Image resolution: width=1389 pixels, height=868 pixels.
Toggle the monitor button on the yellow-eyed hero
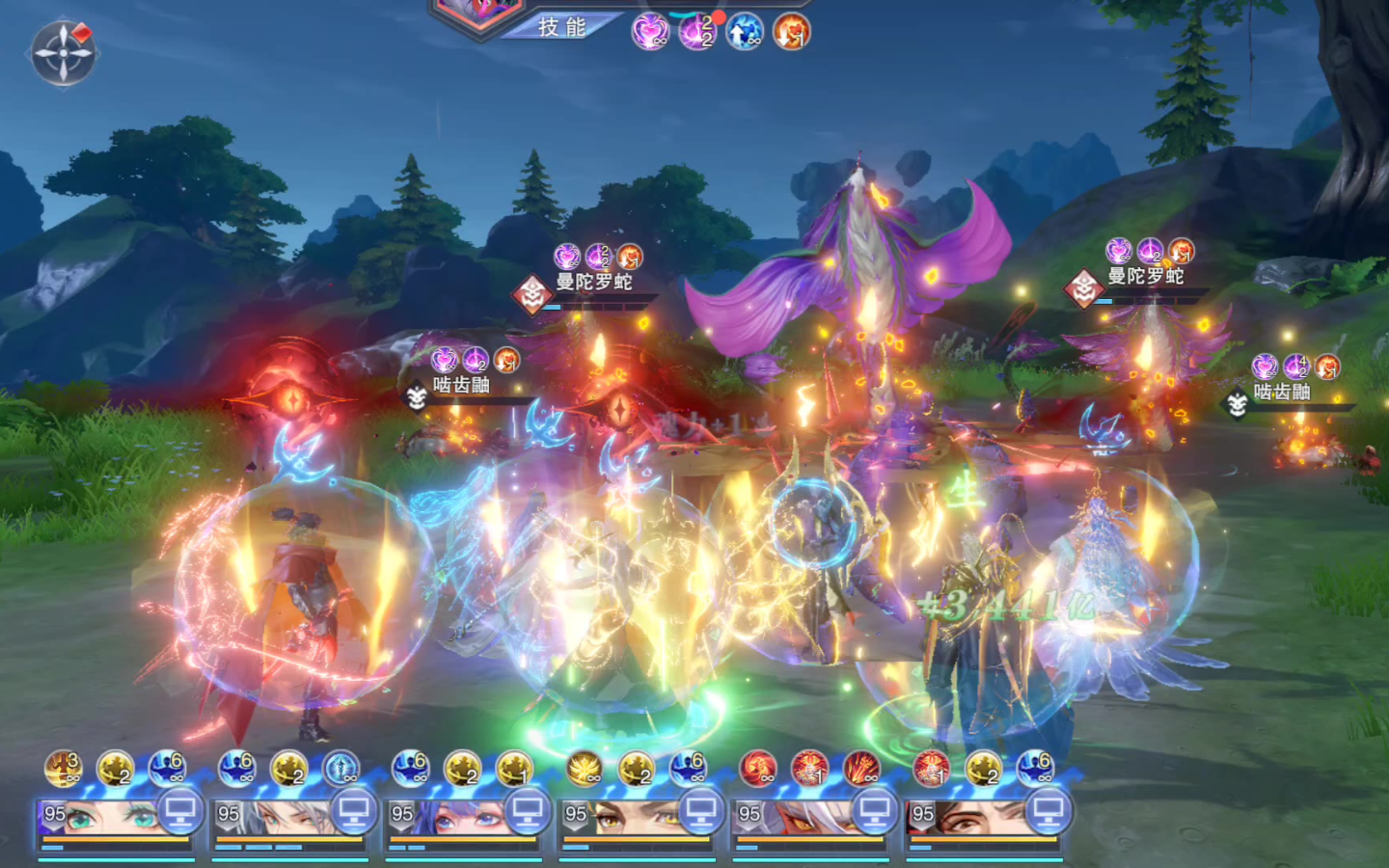[x=700, y=812]
